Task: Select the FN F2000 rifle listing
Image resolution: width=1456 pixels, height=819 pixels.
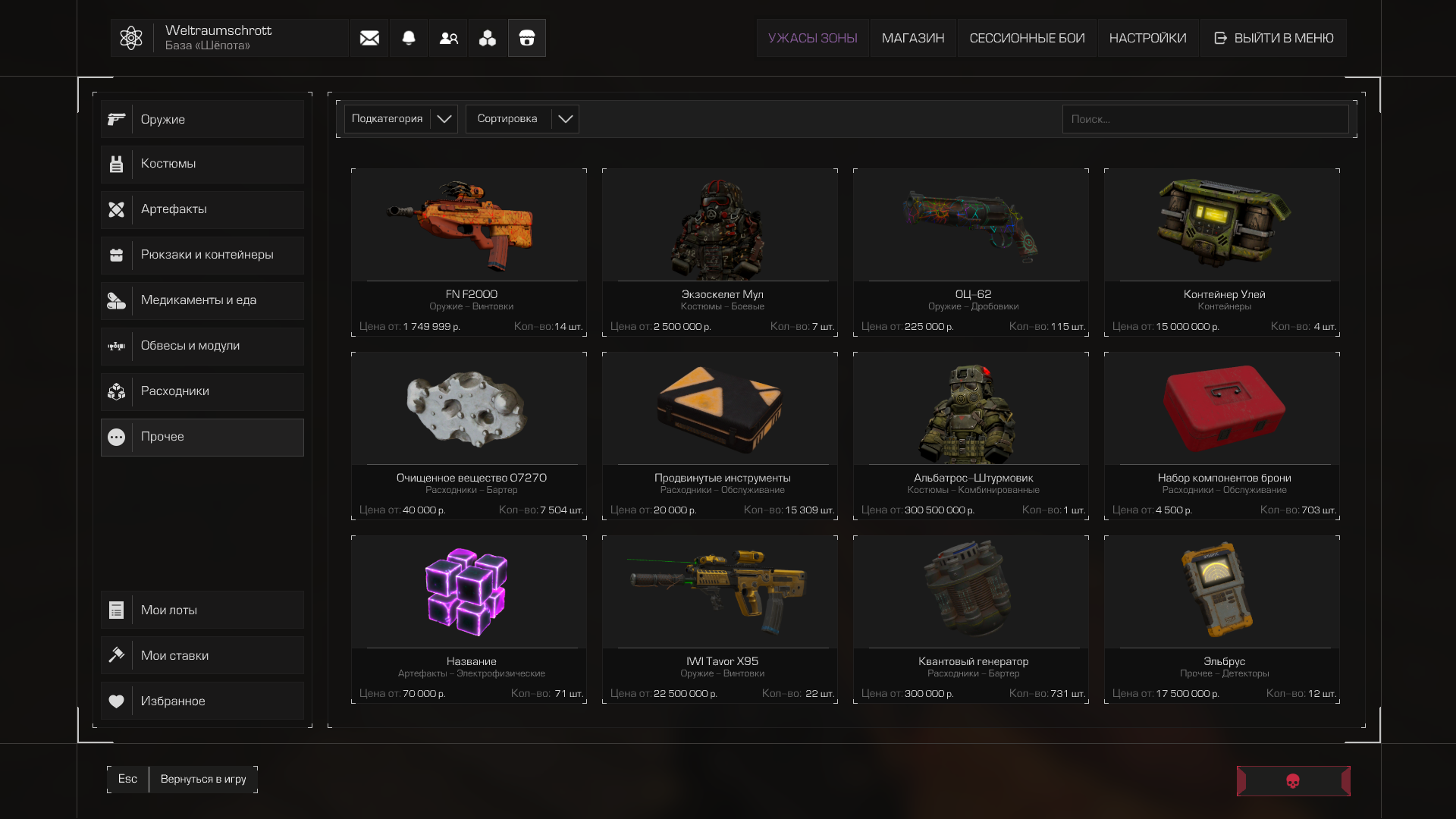Action: tap(469, 252)
